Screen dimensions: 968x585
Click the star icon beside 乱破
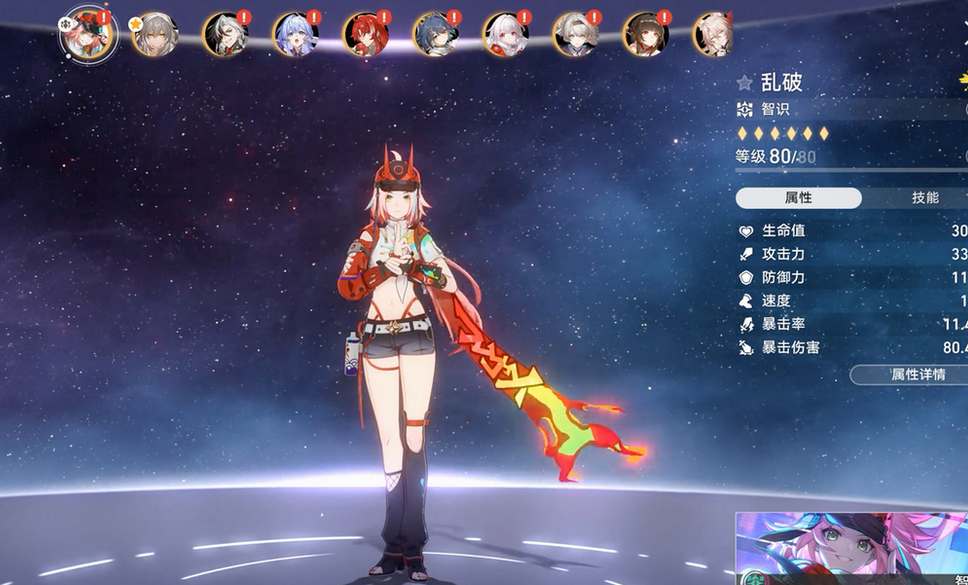point(744,83)
